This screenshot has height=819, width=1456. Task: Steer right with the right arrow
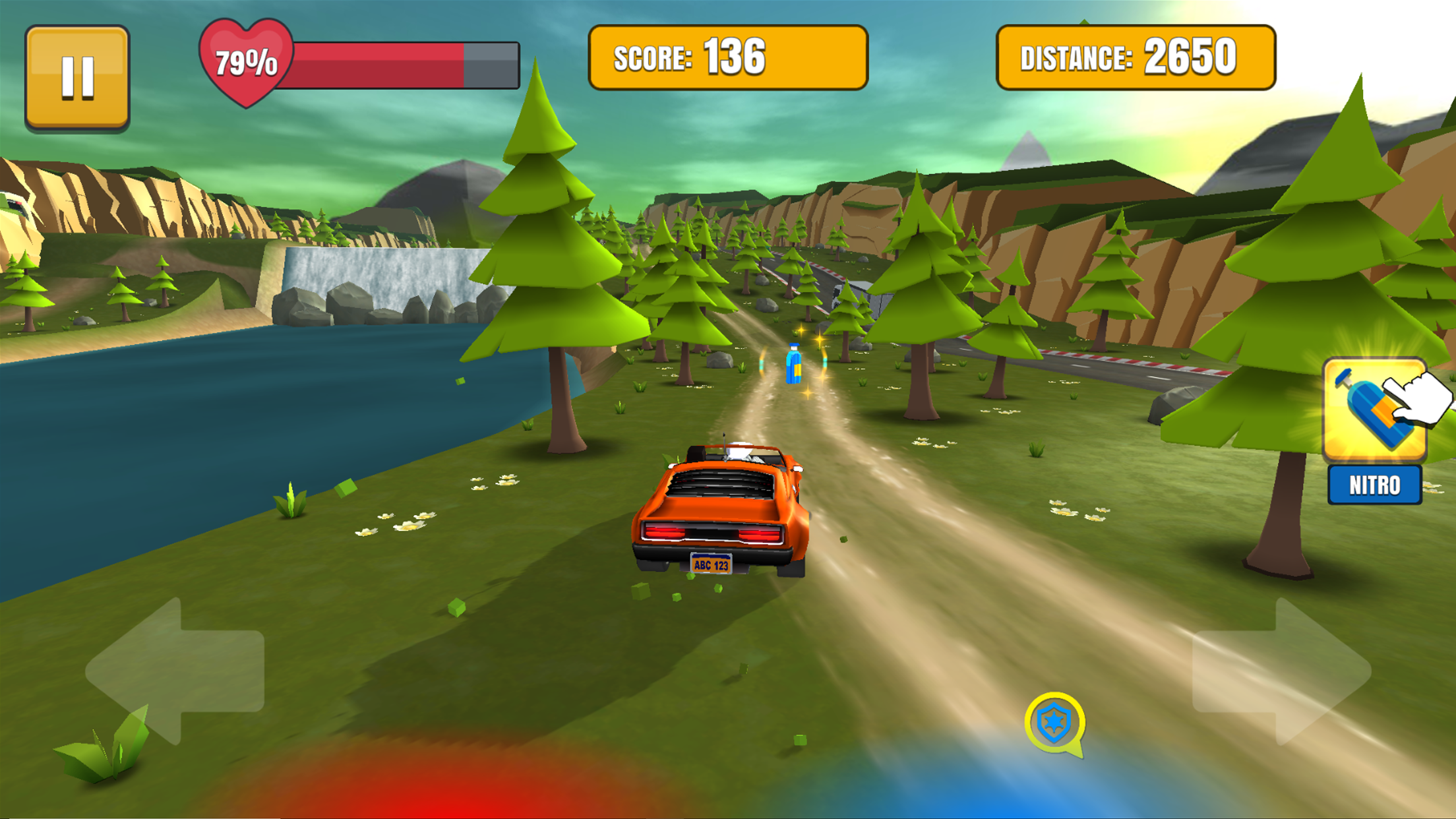point(1281,671)
